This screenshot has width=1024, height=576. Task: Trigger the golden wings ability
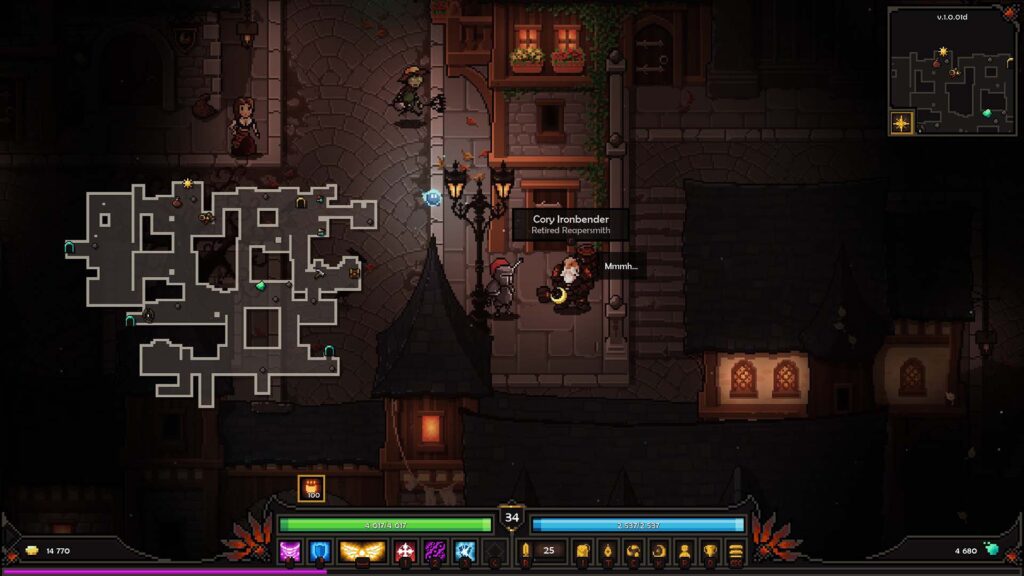tap(363, 550)
